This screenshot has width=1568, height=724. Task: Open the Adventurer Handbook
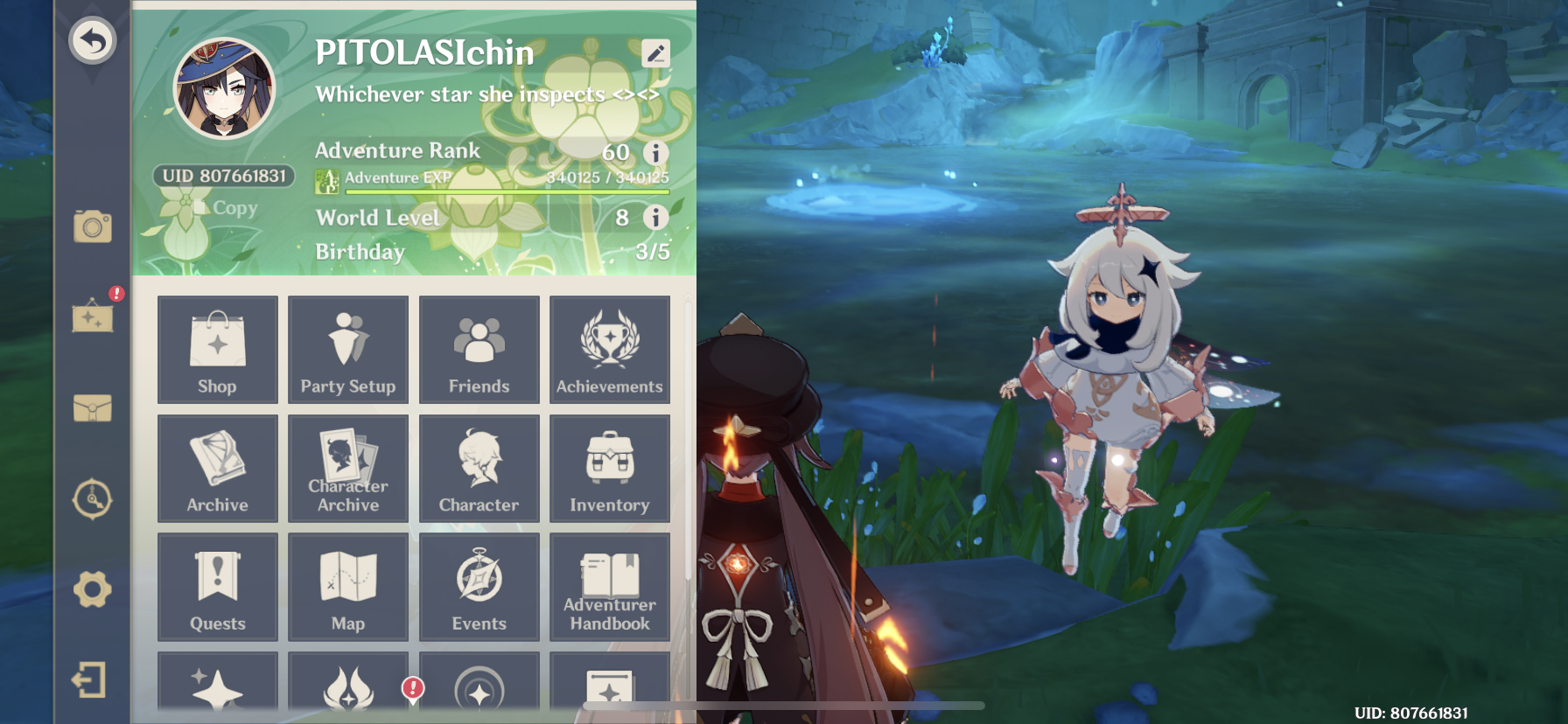click(x=610, y=587)
